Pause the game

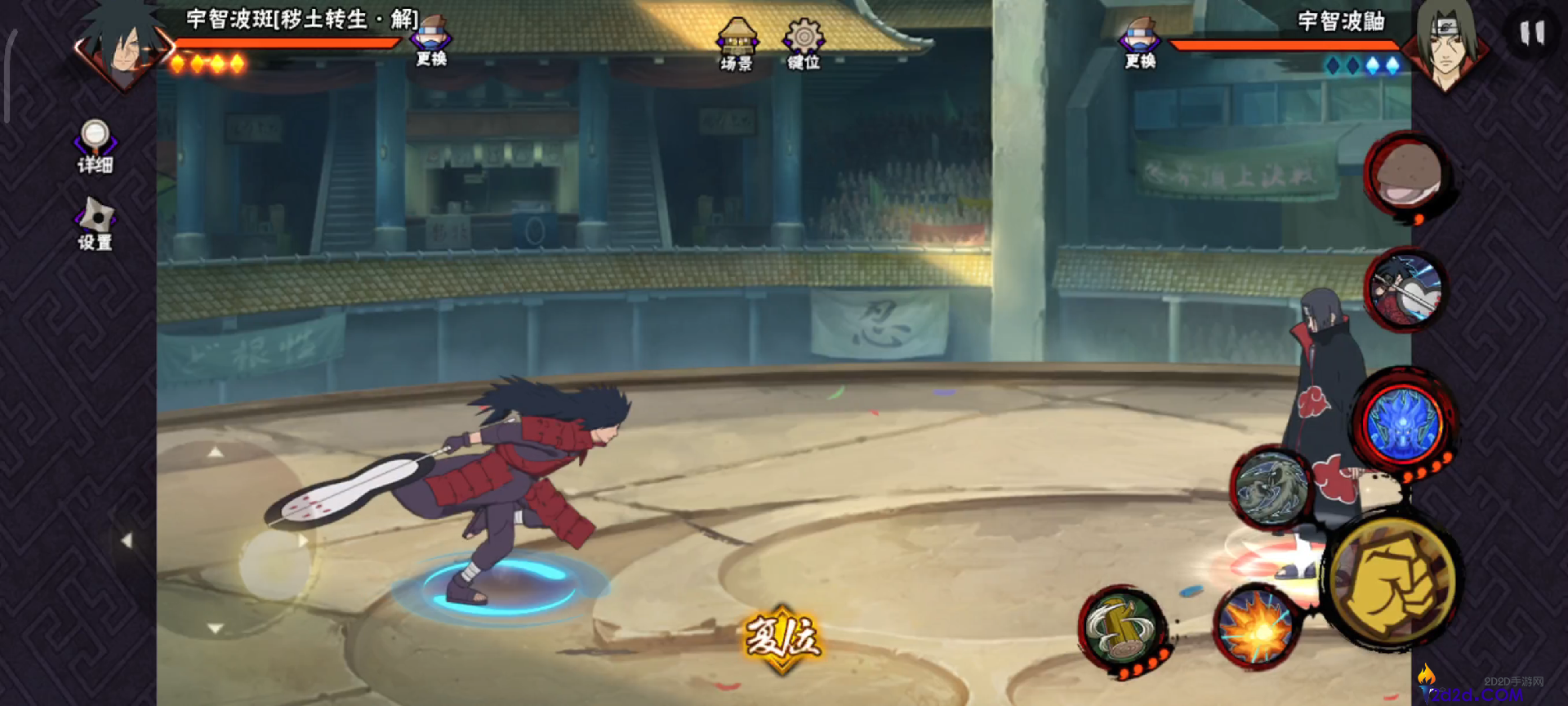[1531, 34]
